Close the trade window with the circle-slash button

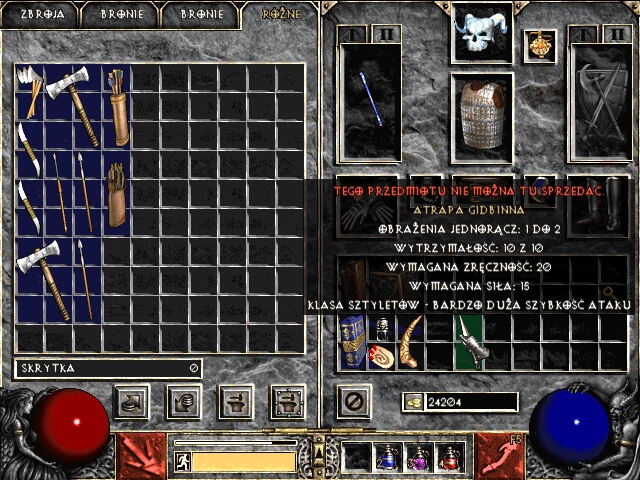click(x=352, y=402)
